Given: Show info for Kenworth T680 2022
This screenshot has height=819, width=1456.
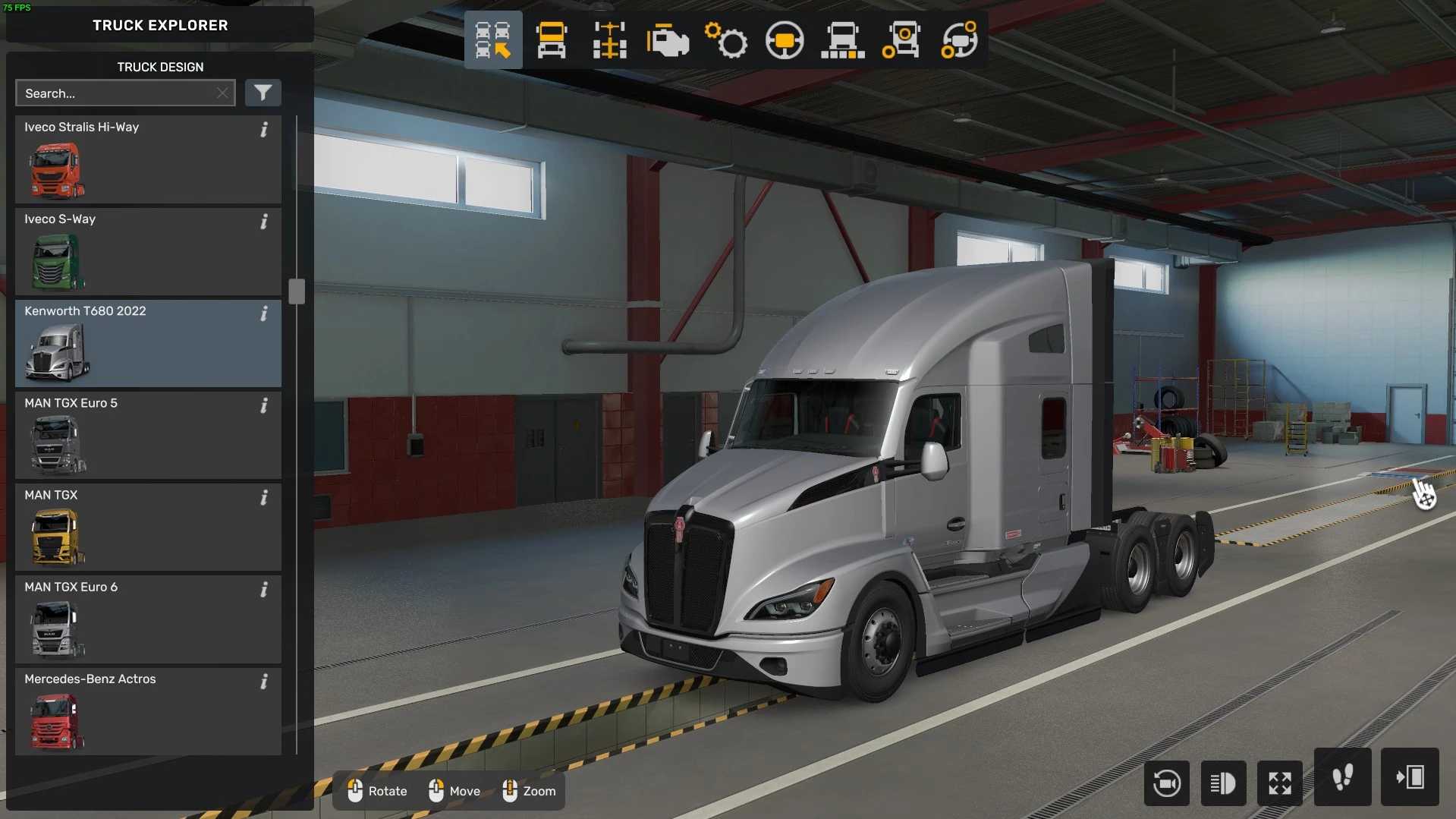Looking at the screenshot, I should point(264,313).
